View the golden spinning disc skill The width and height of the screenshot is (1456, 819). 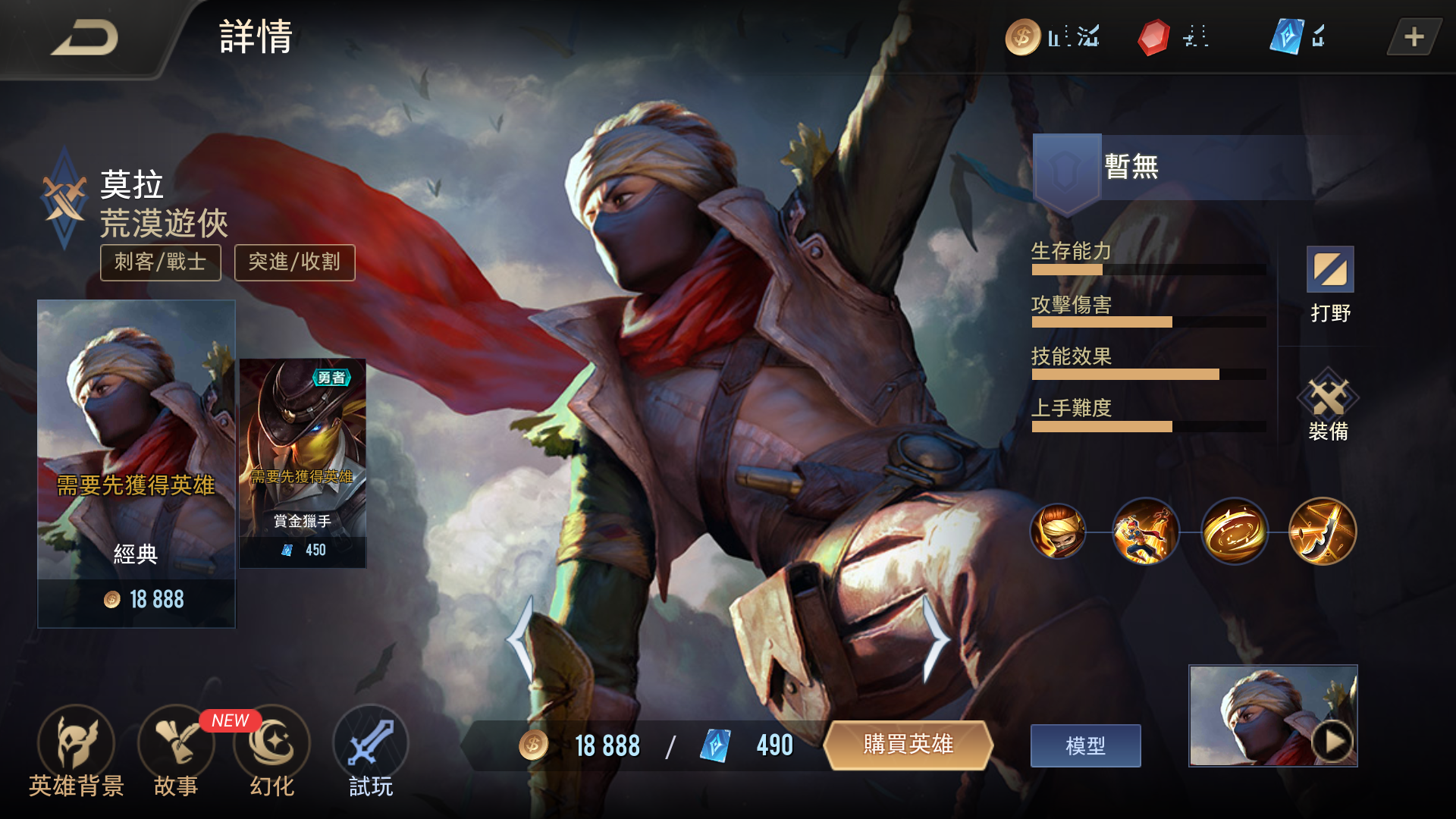click(x=1235, y=532)
